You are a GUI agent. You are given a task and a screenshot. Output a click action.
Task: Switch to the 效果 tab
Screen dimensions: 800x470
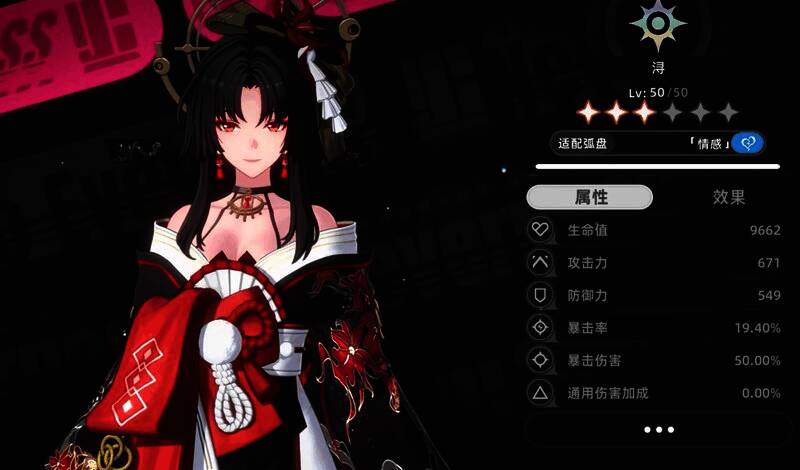(728, 197)
